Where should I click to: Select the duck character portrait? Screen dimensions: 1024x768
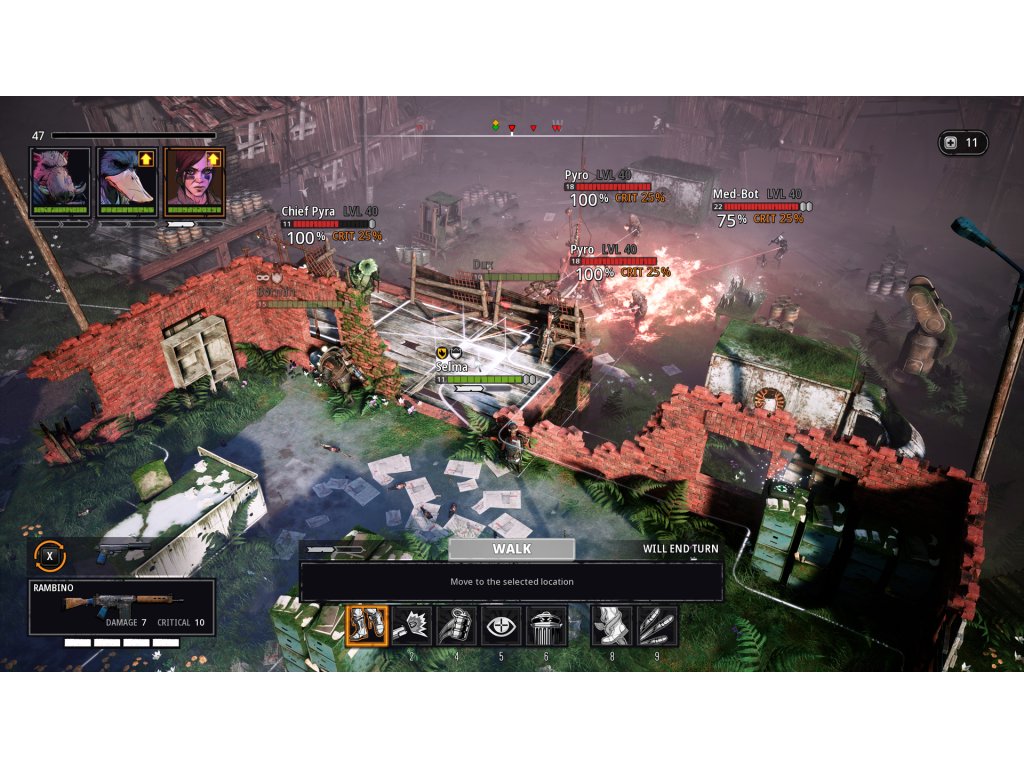pos(127,181)
